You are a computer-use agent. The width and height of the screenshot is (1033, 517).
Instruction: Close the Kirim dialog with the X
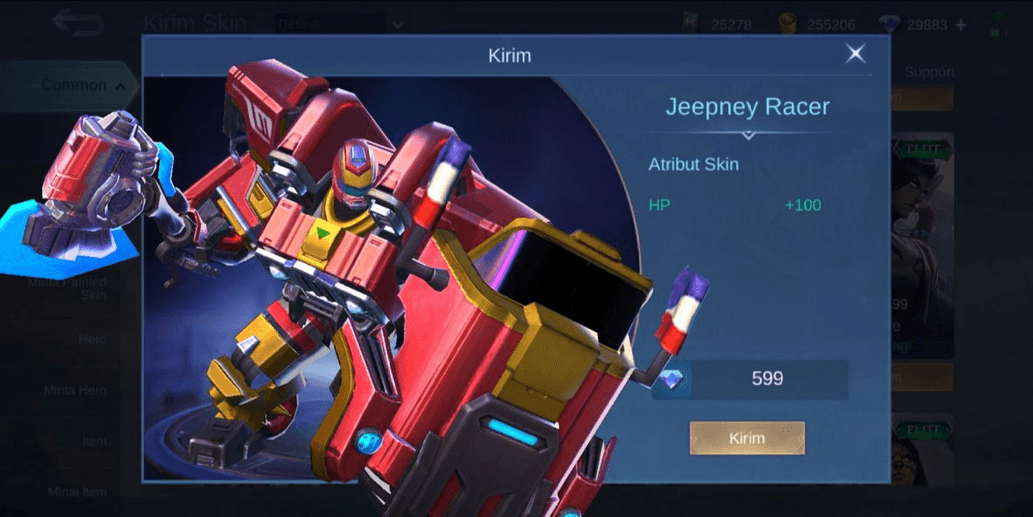click(x=856, y=54)
